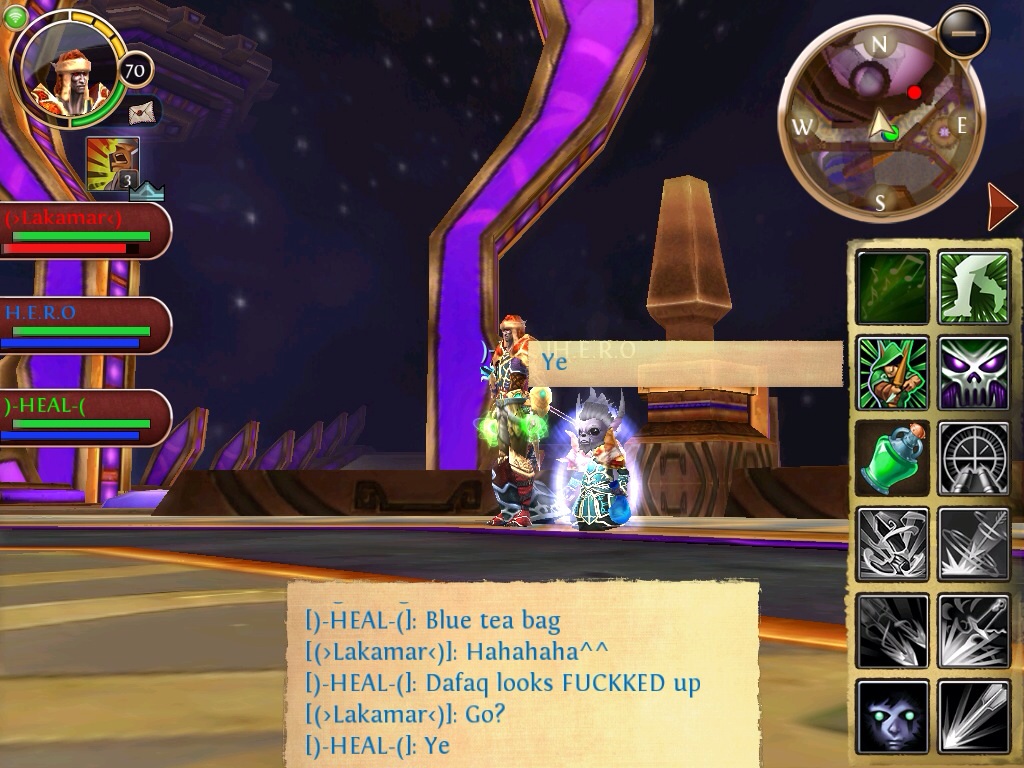Open the player portrait menu
The width and height of the screenshot is (1024, 768).
[62, 71]
